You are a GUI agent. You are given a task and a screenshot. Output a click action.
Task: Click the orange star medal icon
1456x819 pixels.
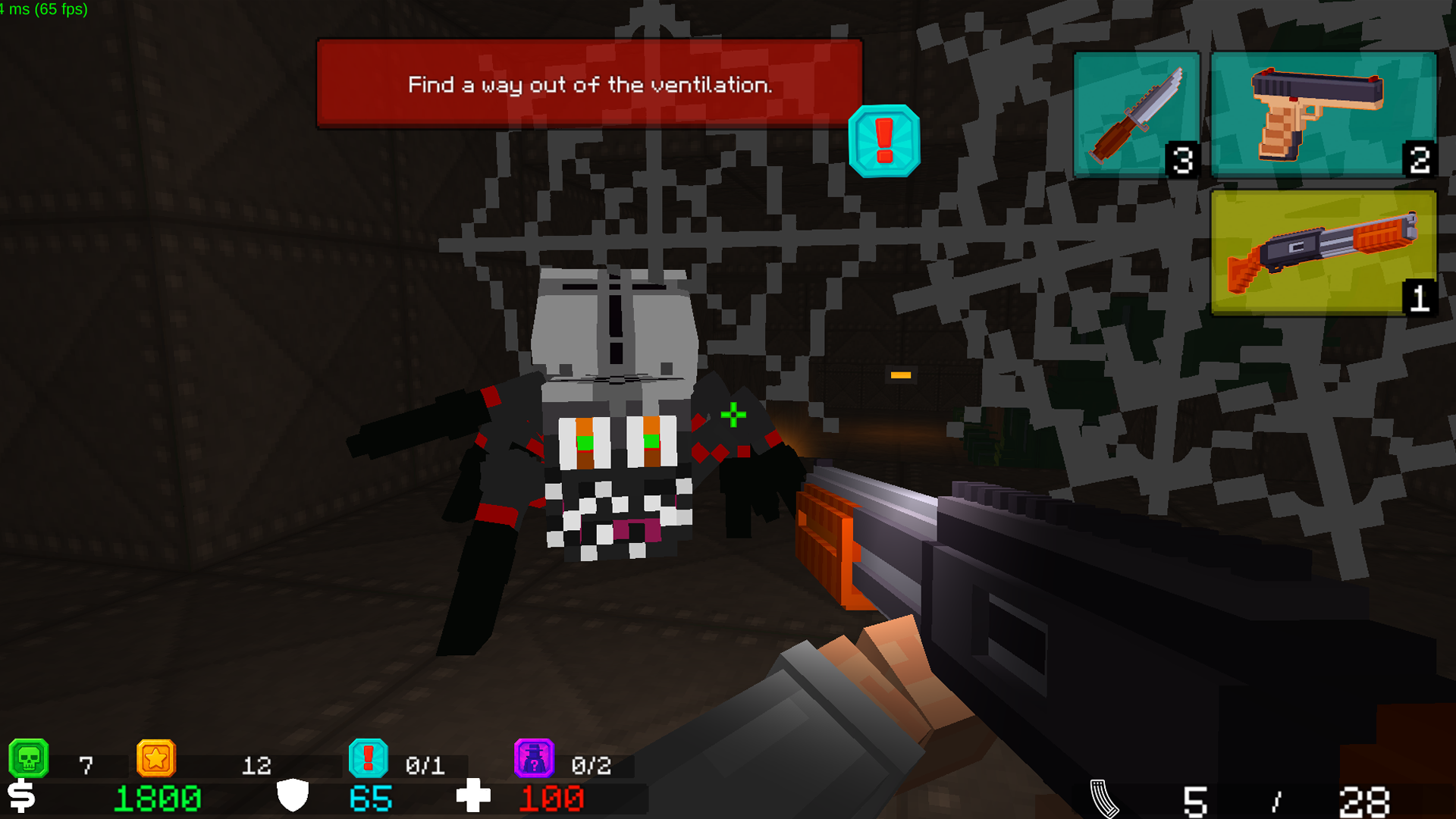[x=157, y=758]
